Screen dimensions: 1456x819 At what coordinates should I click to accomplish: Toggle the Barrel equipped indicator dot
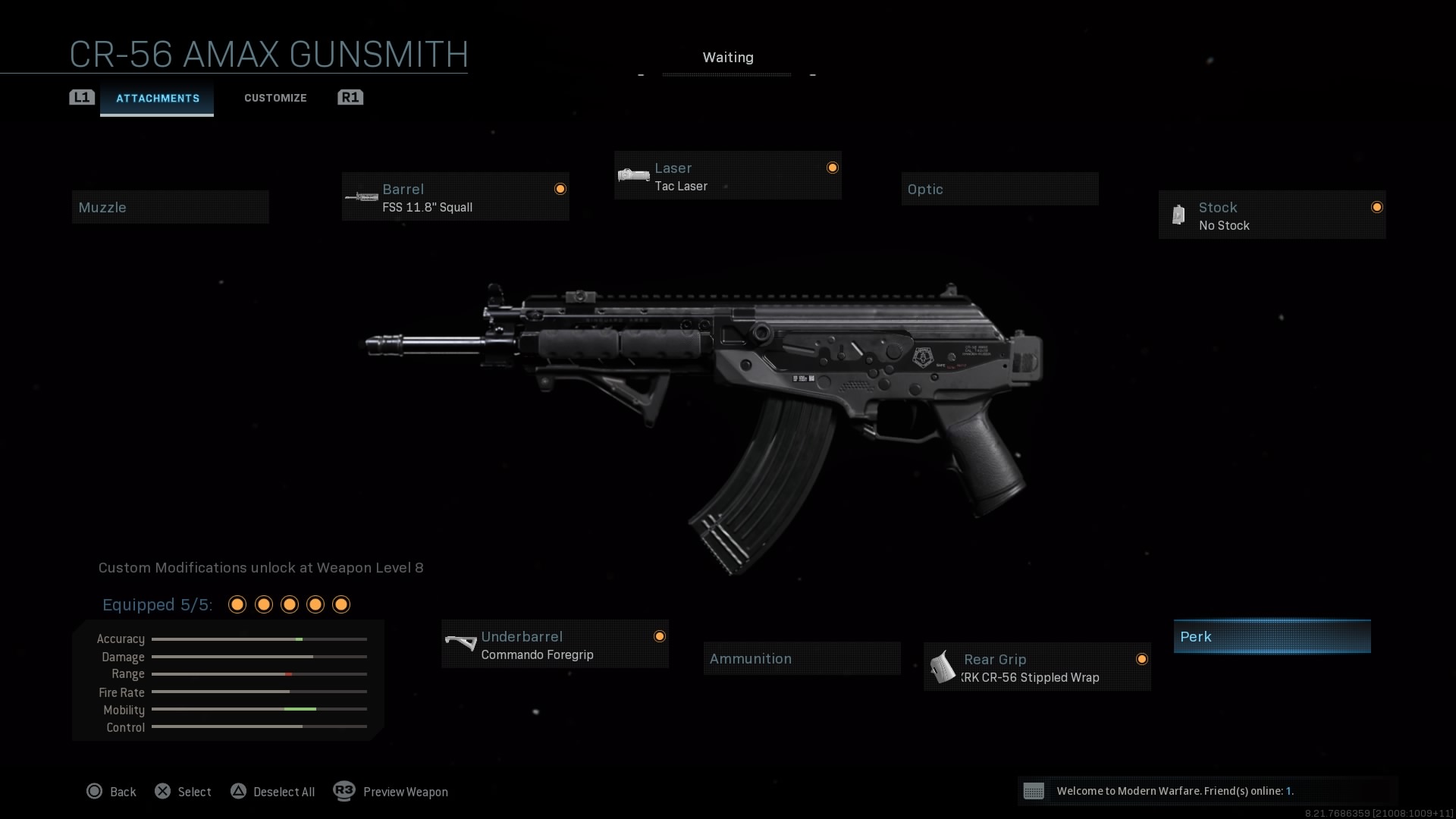coord(560,187)
